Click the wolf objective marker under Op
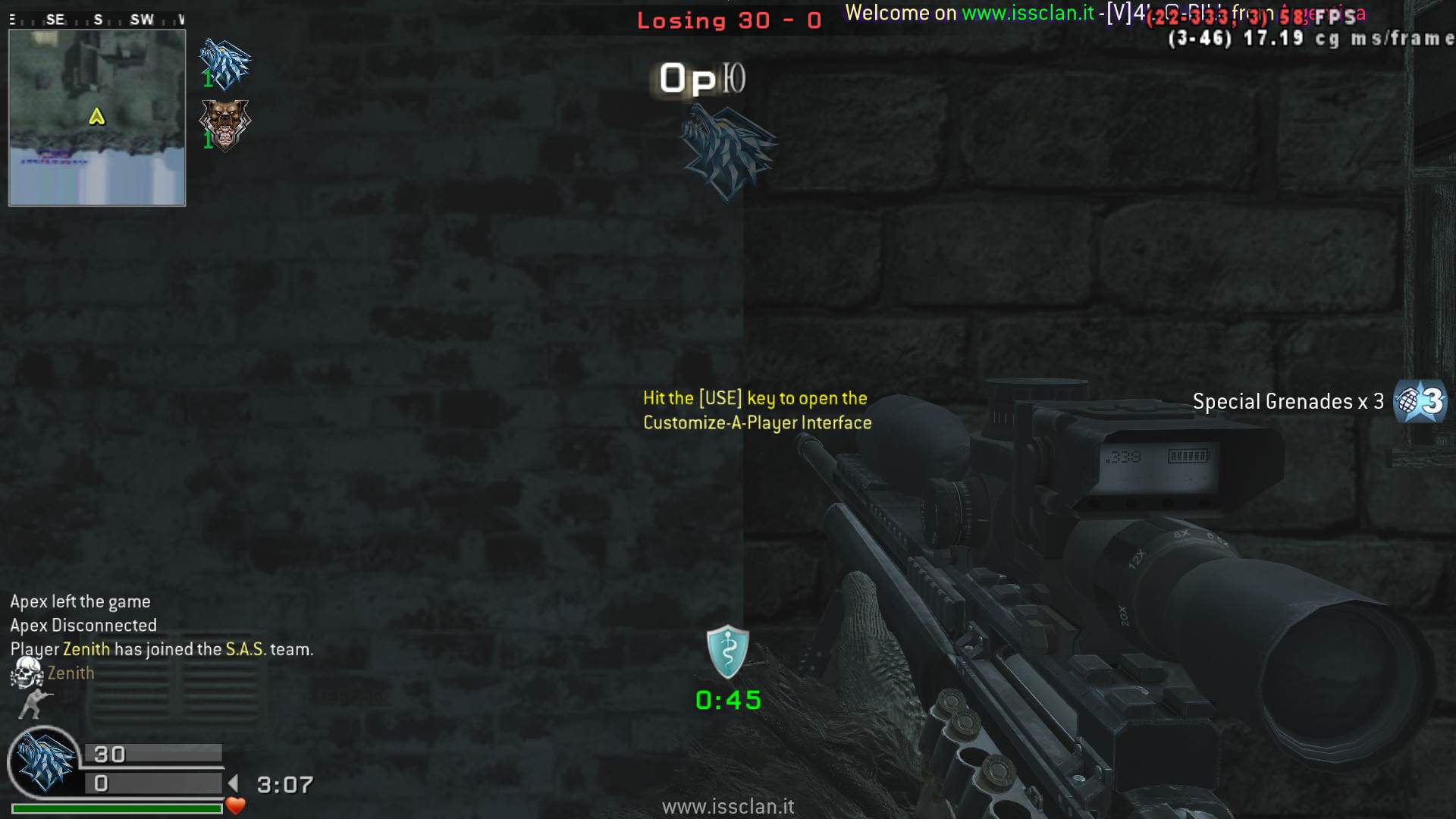Screen dimensions: 1456x819 [x=727, y=152]
